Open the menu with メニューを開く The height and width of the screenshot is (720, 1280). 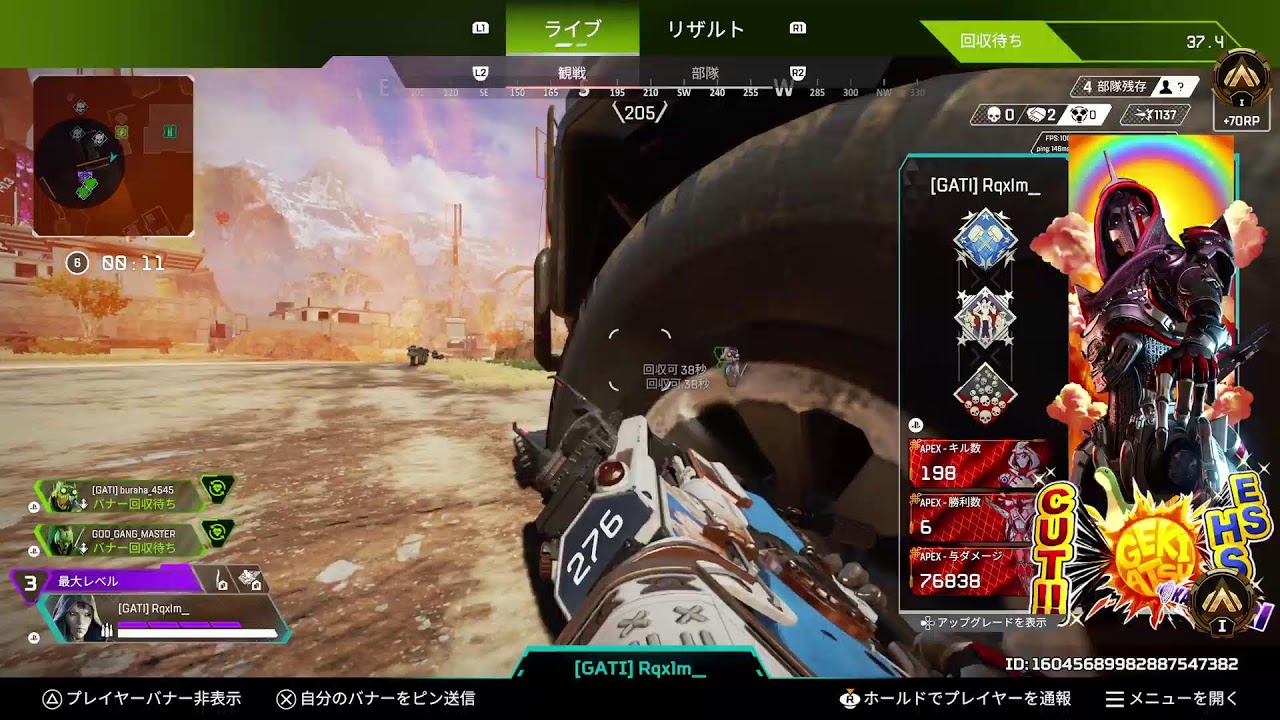1172,699
